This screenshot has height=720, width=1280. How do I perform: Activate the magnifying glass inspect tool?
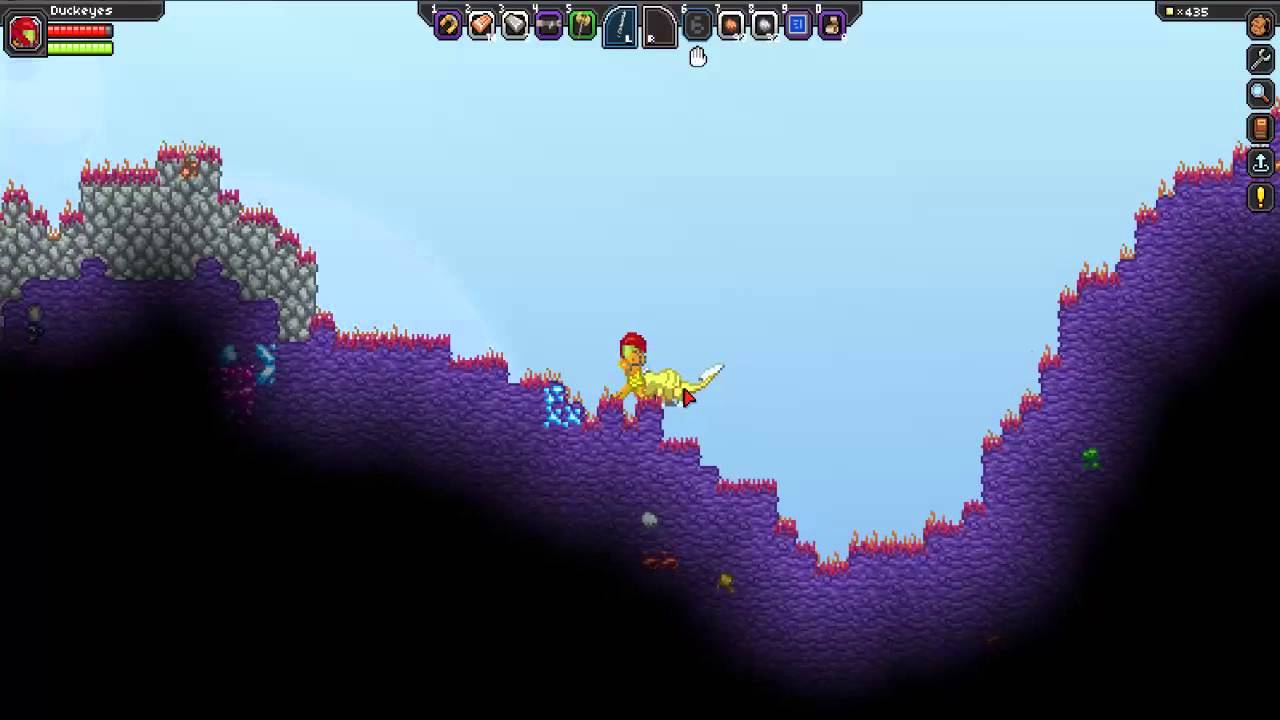1260,94
